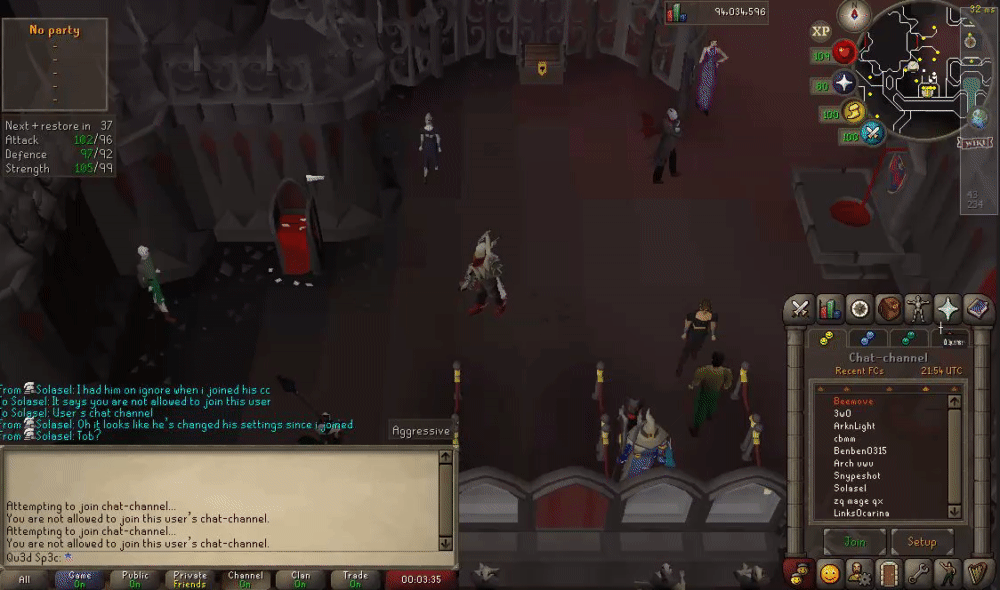Pick LinksOcarina in the Recent FCs list
Screen dimensions: 1000x590
coord(861,513)
